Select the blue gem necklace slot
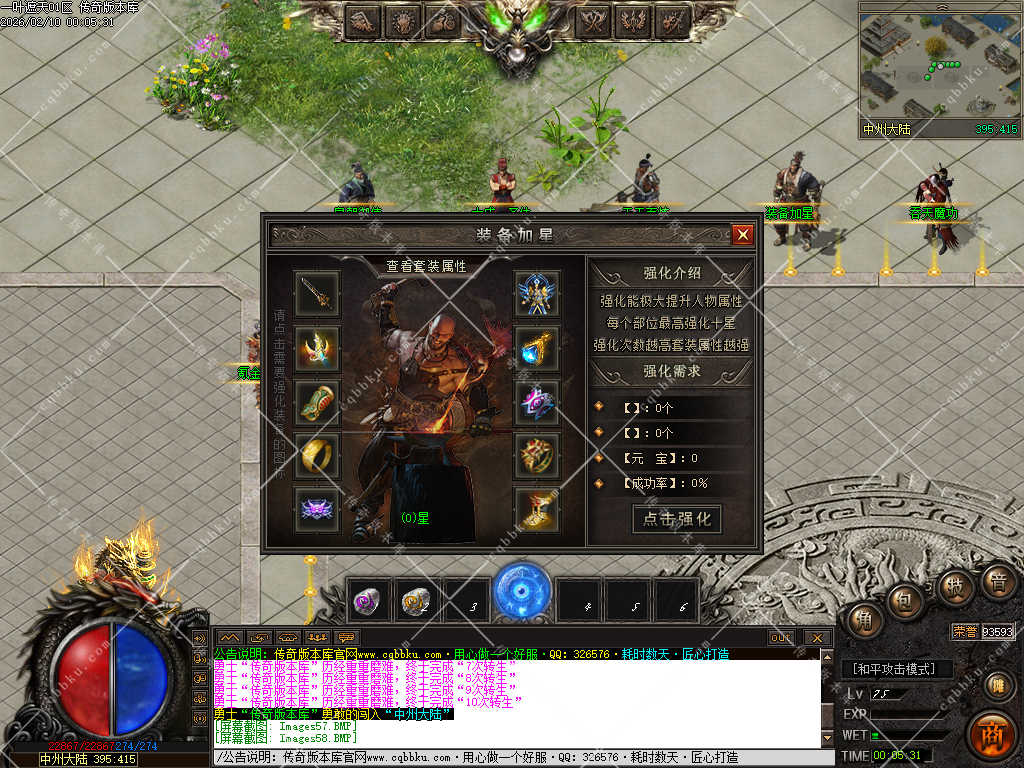The height and width of the screenshot is (768, 1024). click(x=537, y=347)
